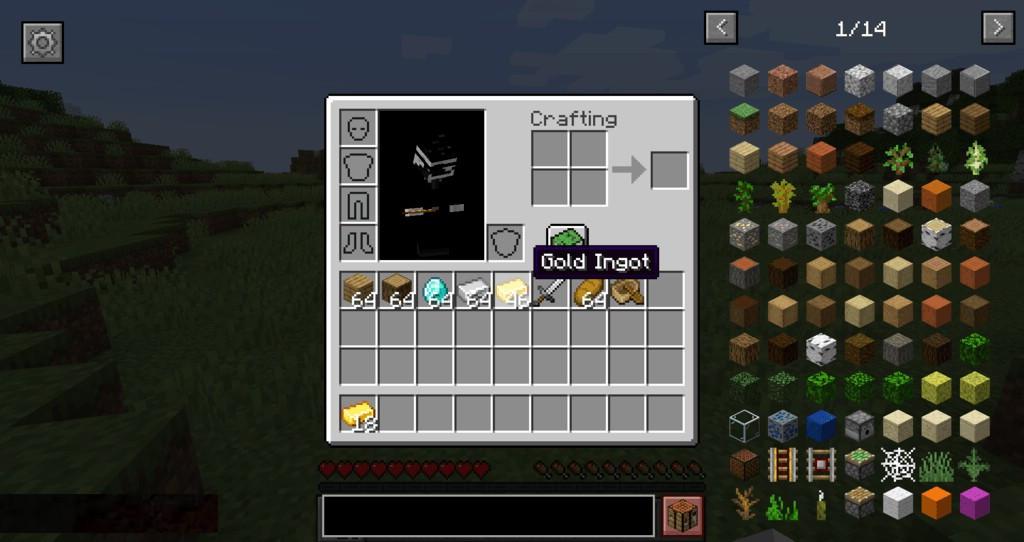Click the search text field
Image resolution: width=1024 pixels, height=542 pixels.
[488, 516]
